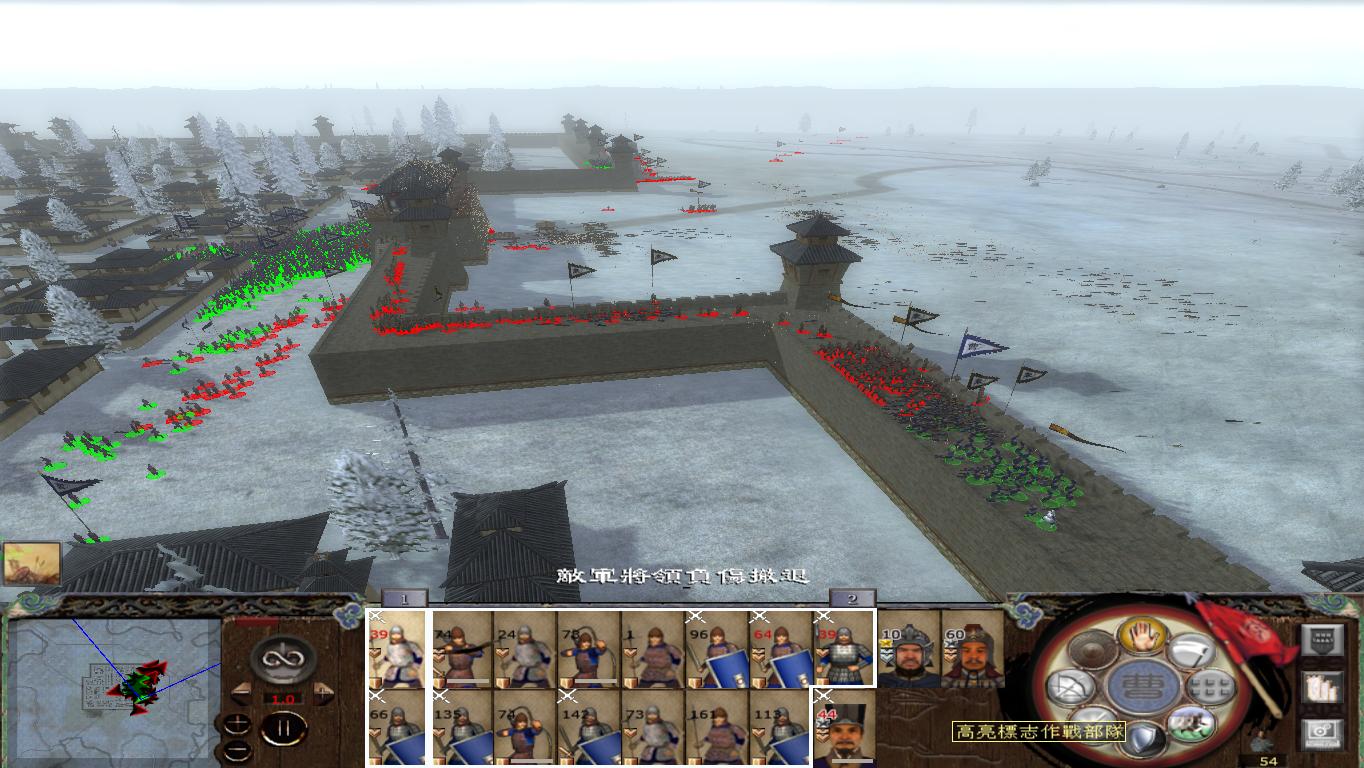Click the rally gong icon on the command wheel
The image size is (1364, 768).
pyautogui.click(x=1093, y=650)
